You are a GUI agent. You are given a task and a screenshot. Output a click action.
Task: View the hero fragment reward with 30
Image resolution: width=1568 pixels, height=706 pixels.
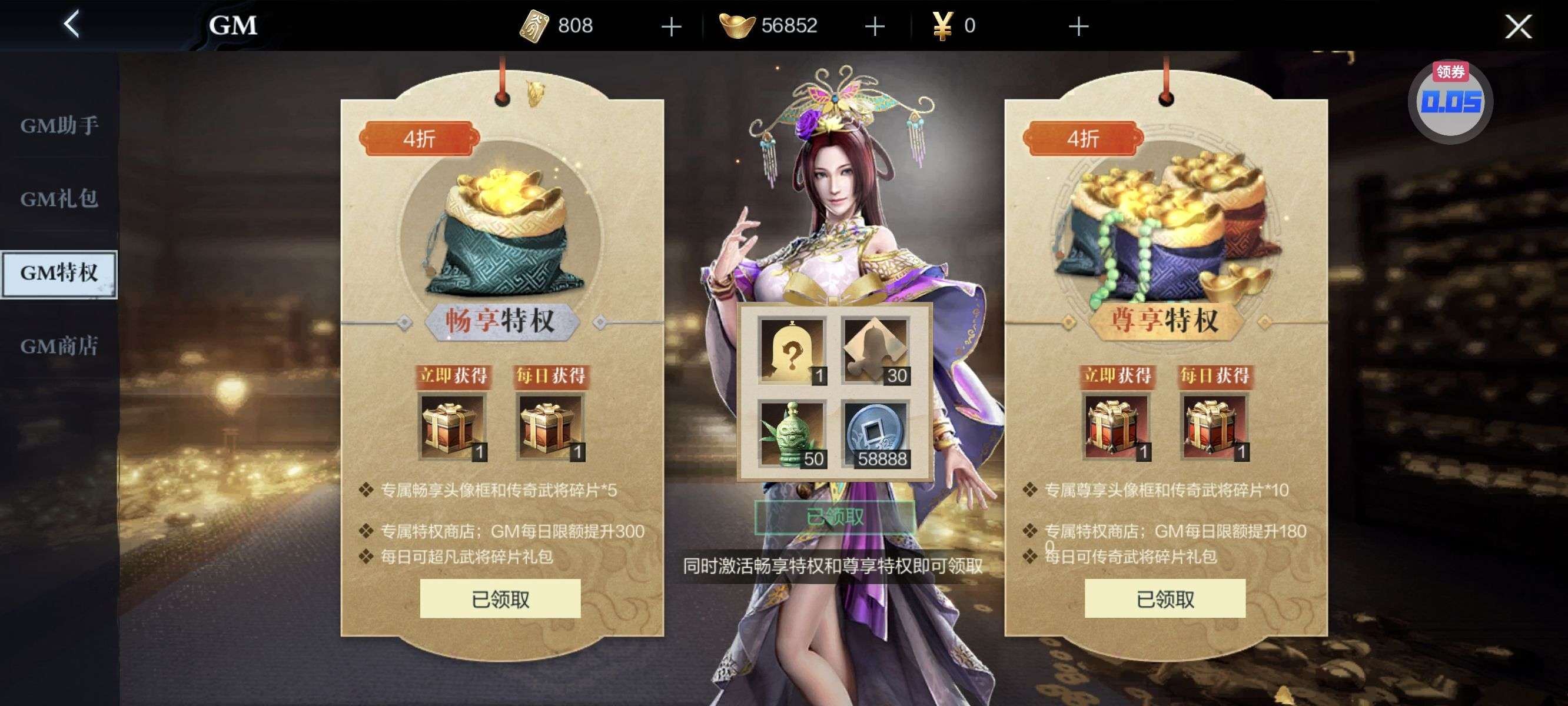coord(875,351)
